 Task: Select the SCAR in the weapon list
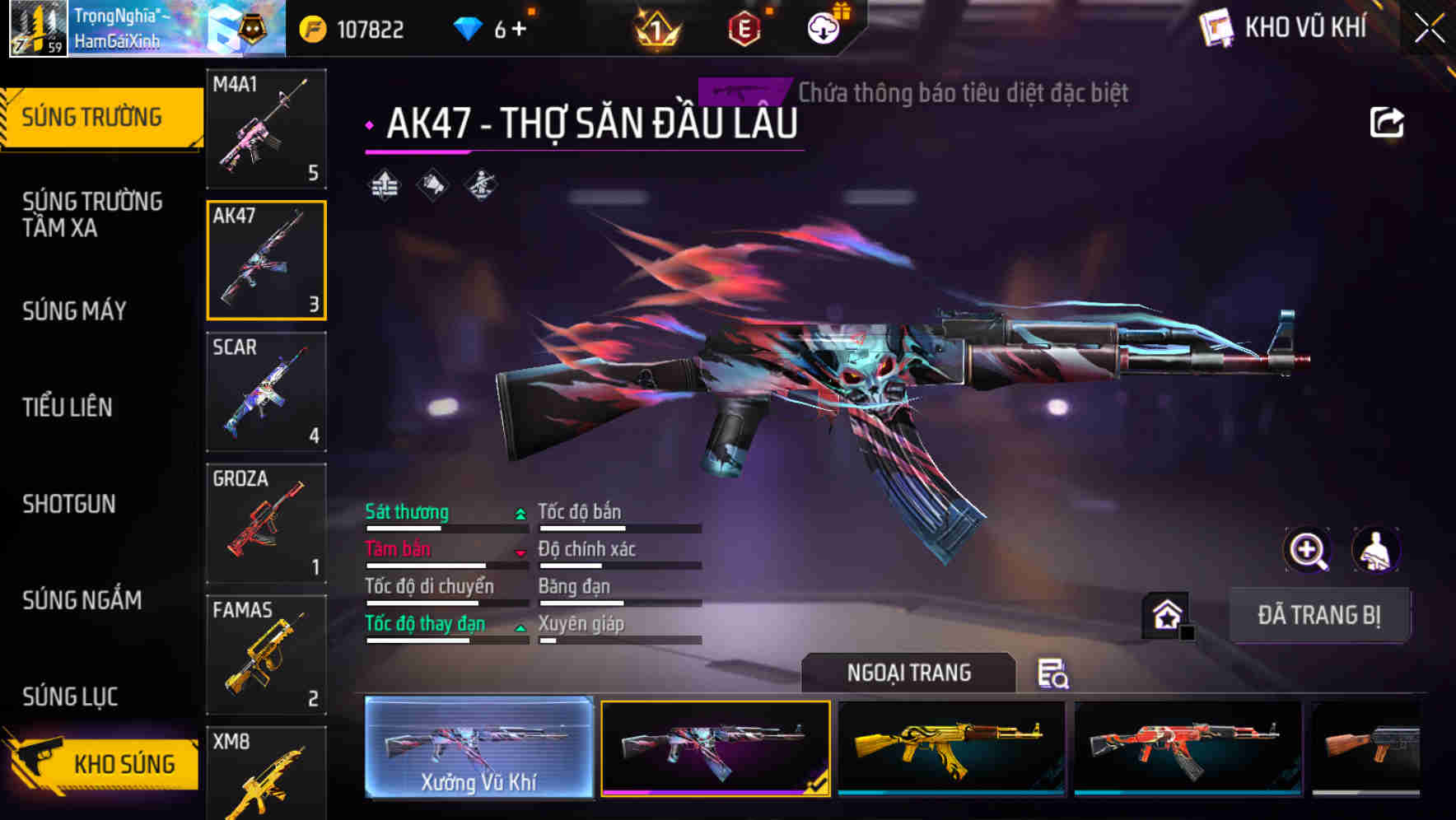pos(266,392)
